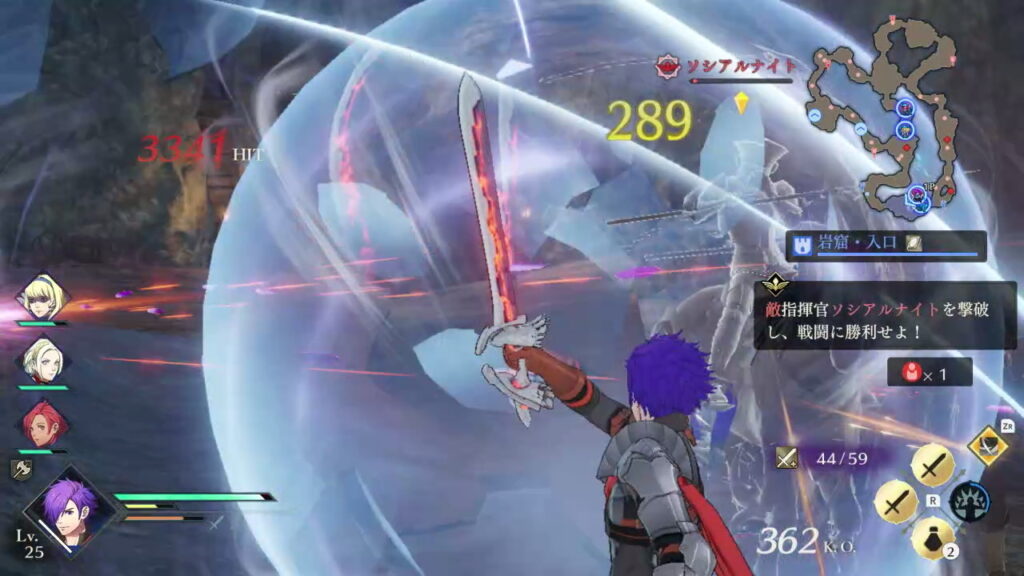The height and width of the screenshot is (576, 1024).
Task: Activate the dark blue warrior special icon
Action: (969, 500)
